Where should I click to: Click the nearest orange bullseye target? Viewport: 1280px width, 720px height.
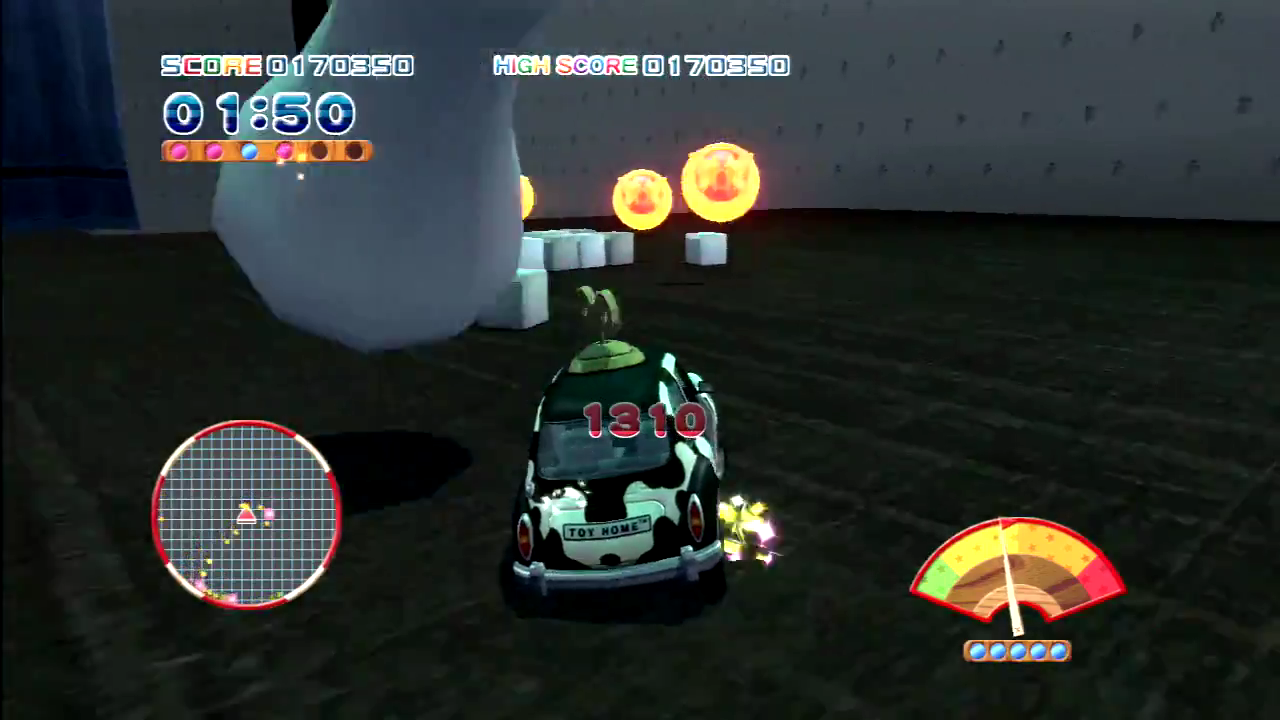coord(722,183)
